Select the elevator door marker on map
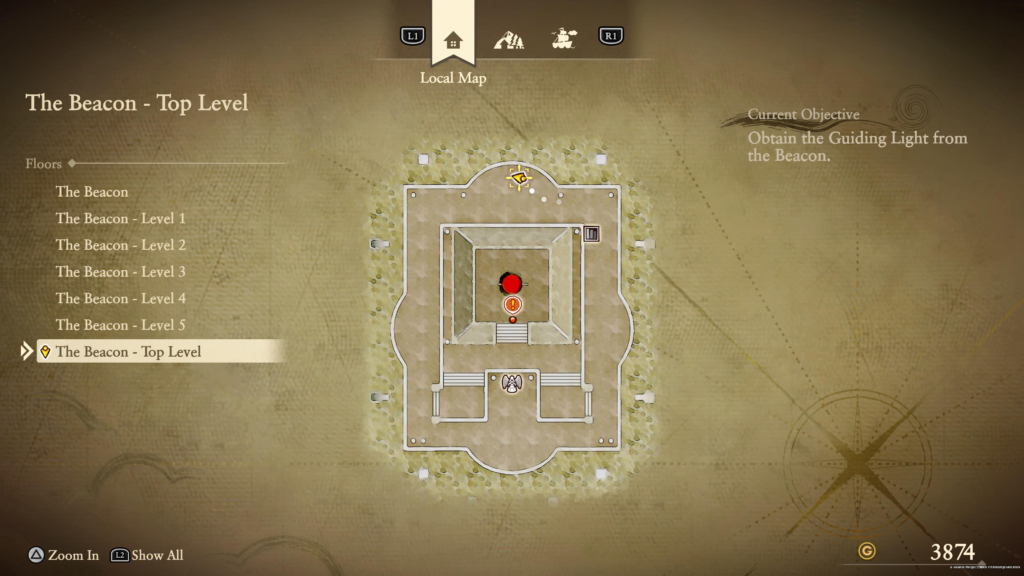Image resolution: width=1024 pixels, height=576 pixels. [591, 234]
